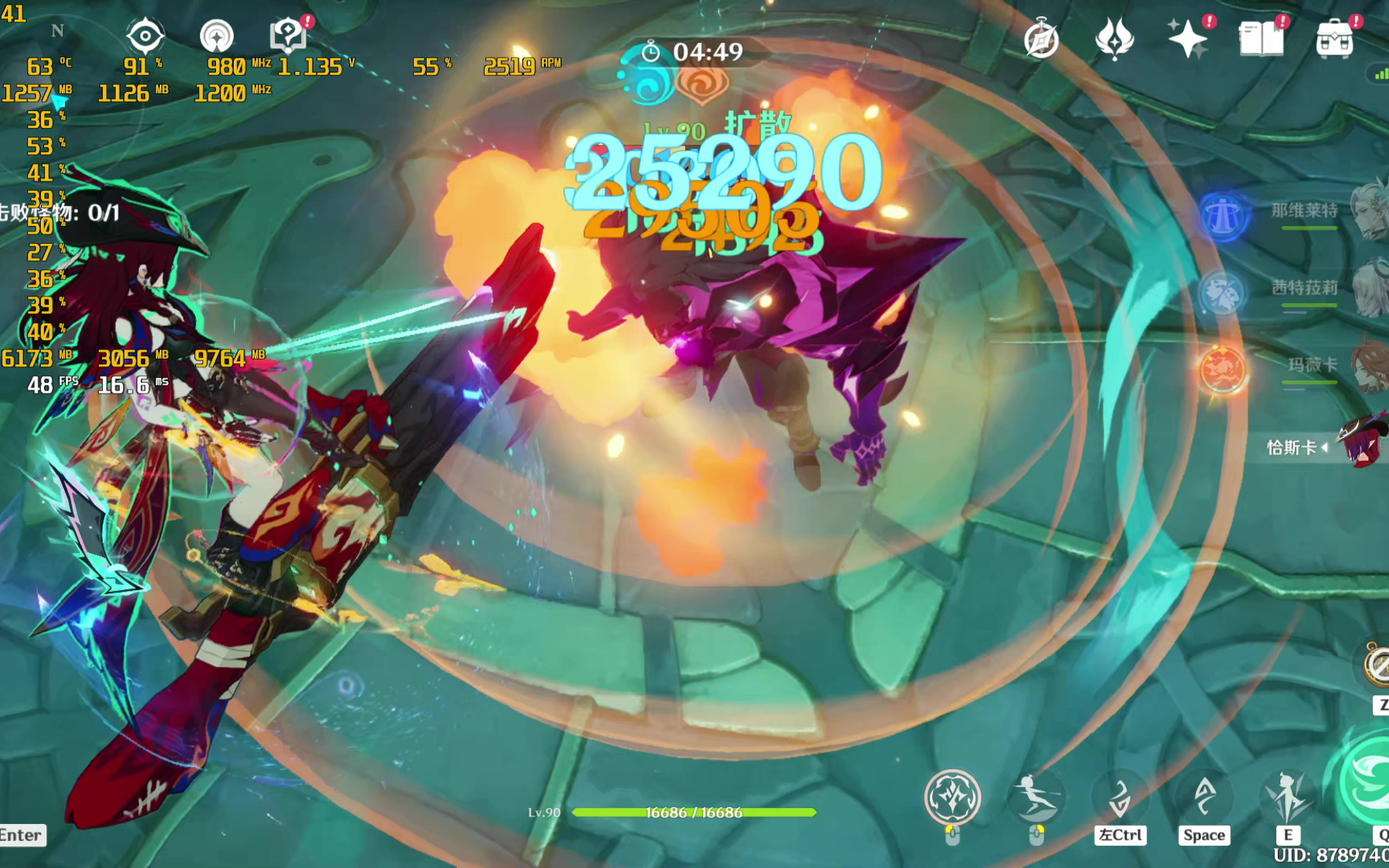Screen dimensions: 1389x868
Task: Tap the normal attack icon
Action: 953,797
